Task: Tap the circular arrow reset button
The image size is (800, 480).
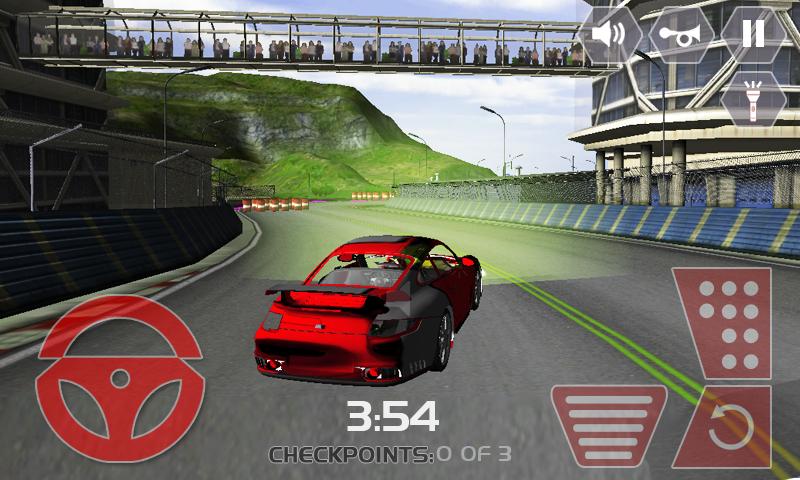Action: click(x=729, y=429)
